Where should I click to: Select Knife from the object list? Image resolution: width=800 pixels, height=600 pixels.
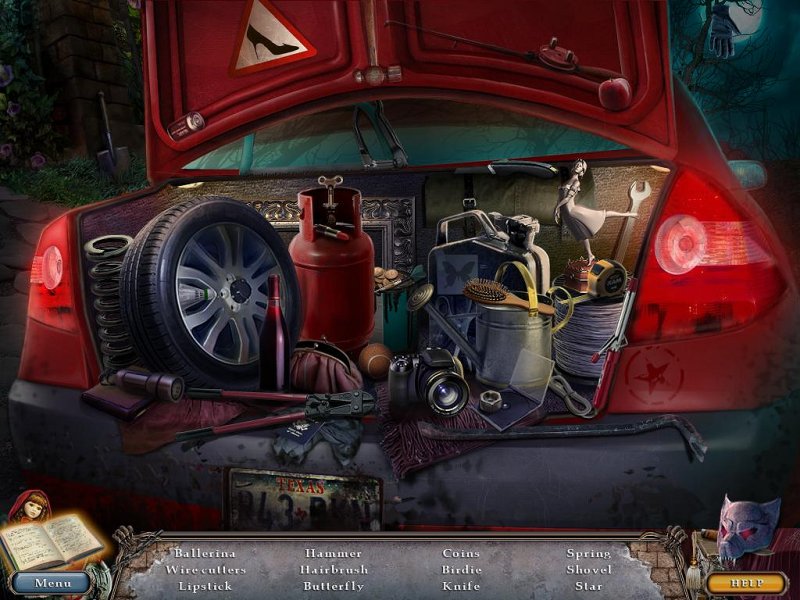coord(461,585)
